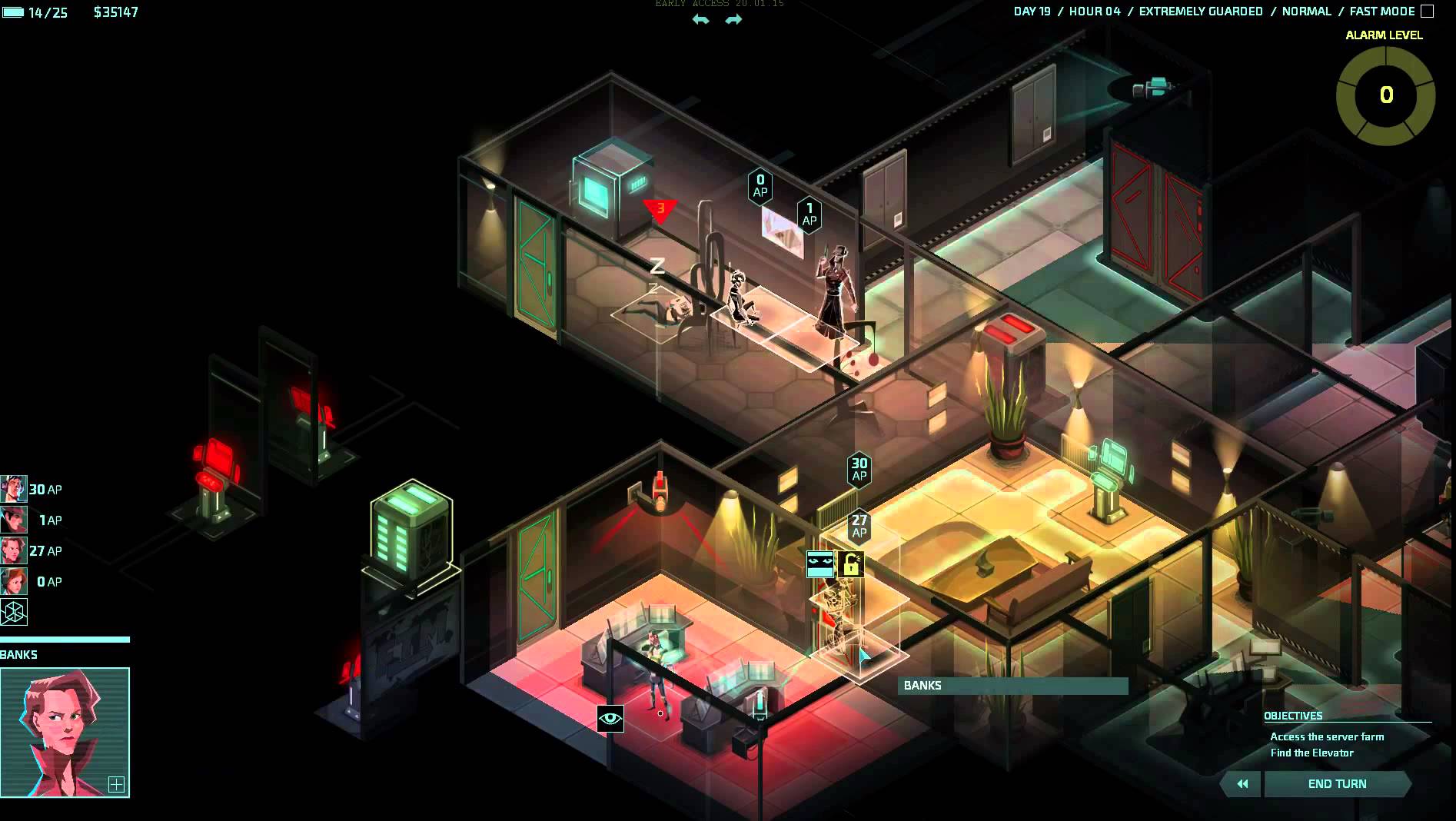1456x821 pixels.
Task: Use the yellow open-padlock door ability
Action: pyautogui.click(x=850, y=564)
